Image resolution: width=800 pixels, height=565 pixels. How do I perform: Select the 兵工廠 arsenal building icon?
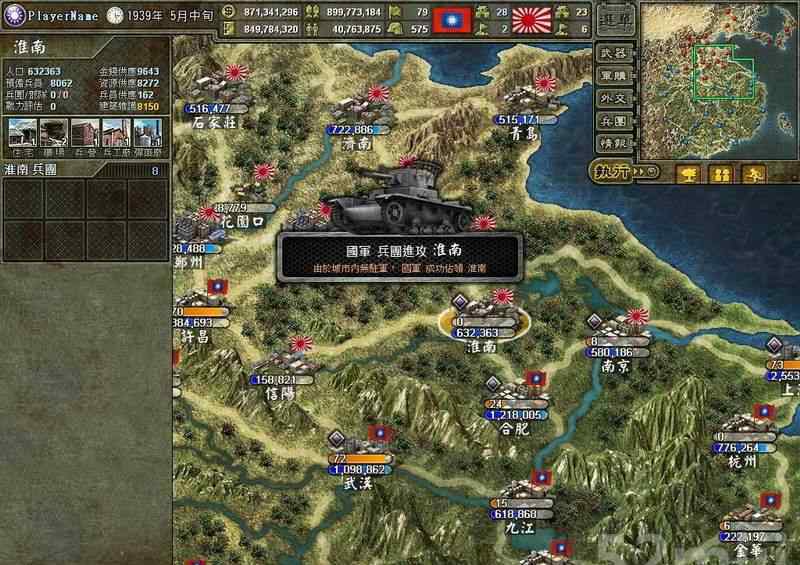(115, 132)
